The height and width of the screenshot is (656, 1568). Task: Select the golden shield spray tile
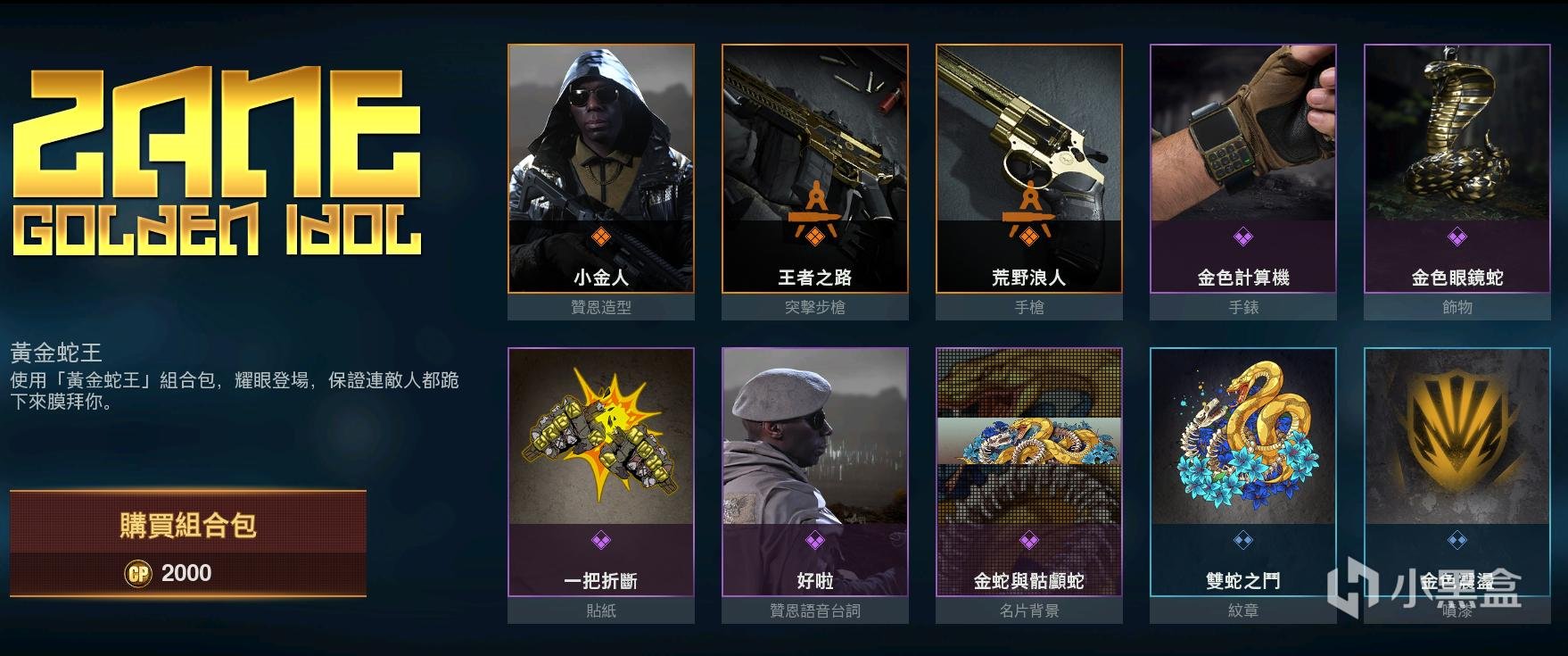1457,473
